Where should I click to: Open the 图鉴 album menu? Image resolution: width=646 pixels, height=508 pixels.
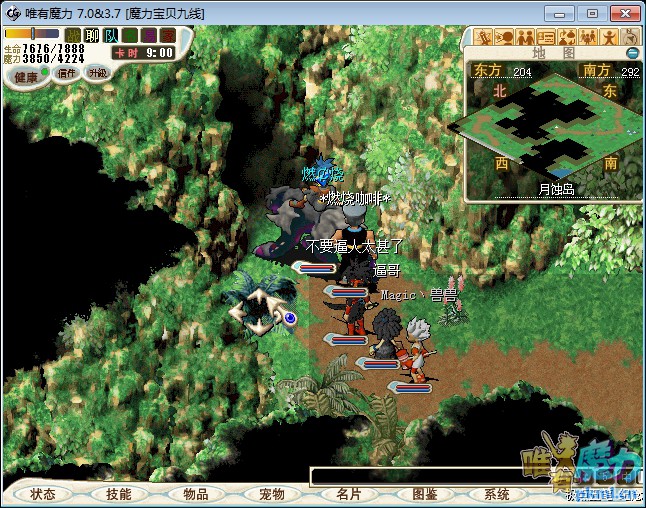pyautogui.click(x=424, y=494)
